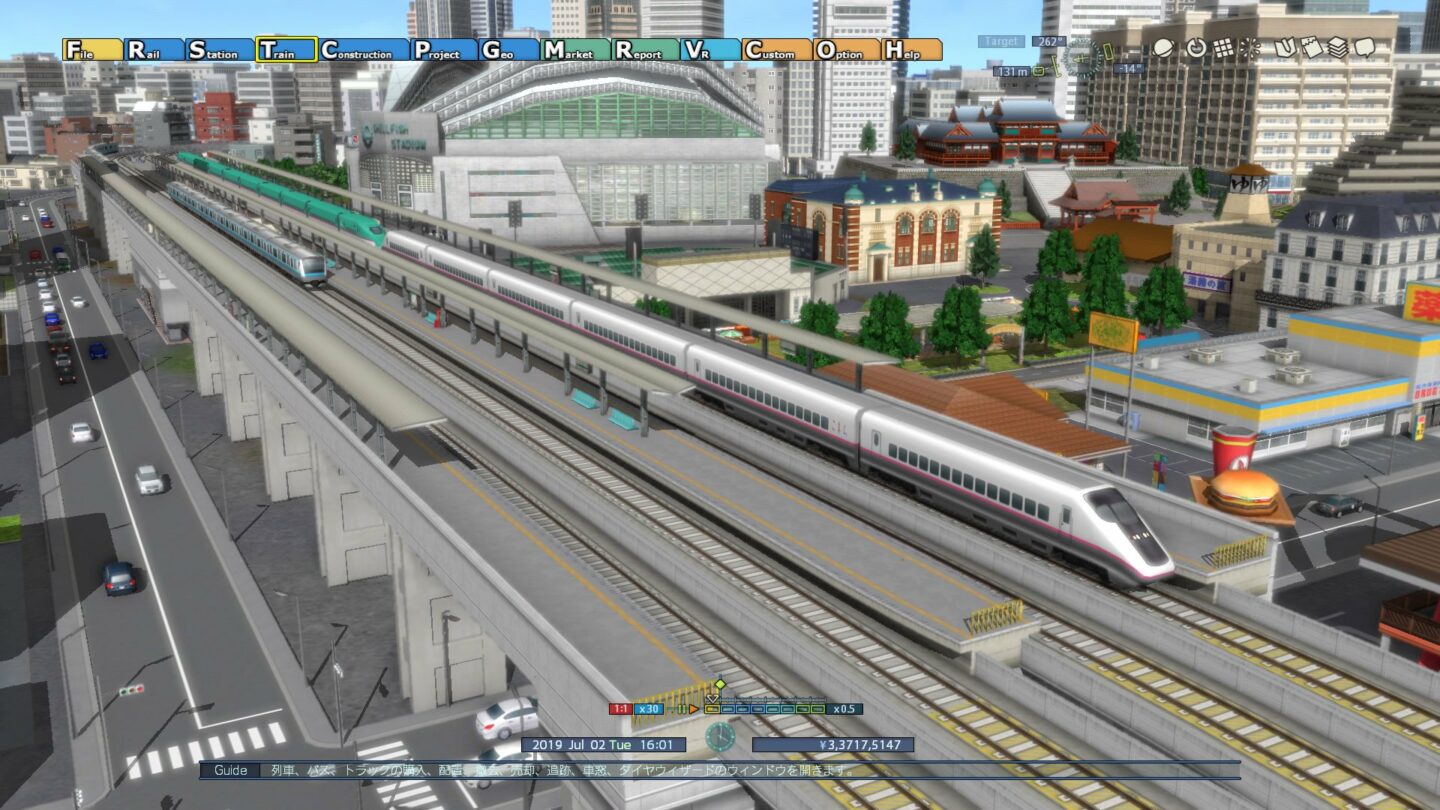Click the white triangle above the train formation bar
Viewport: 1440px width, 810px height.
[x=710, y=699]
